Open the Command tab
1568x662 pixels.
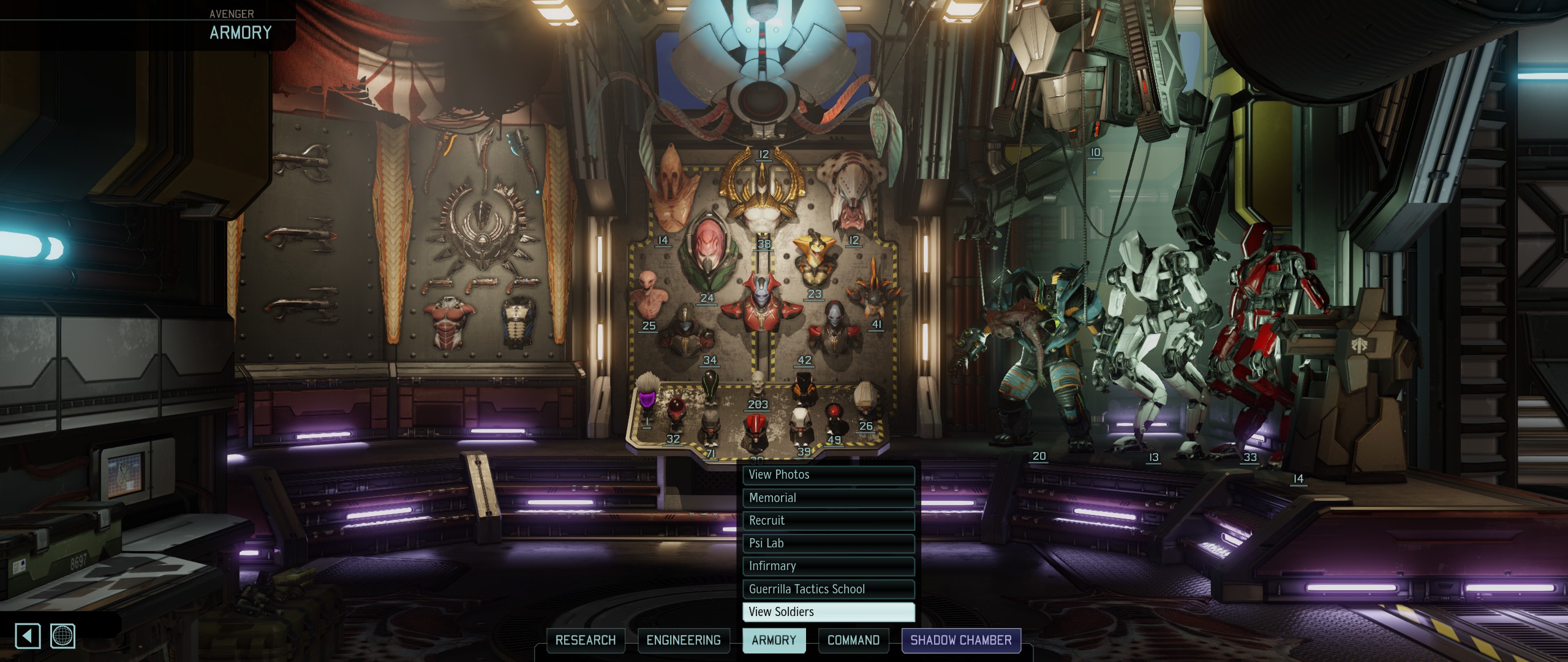853,641
